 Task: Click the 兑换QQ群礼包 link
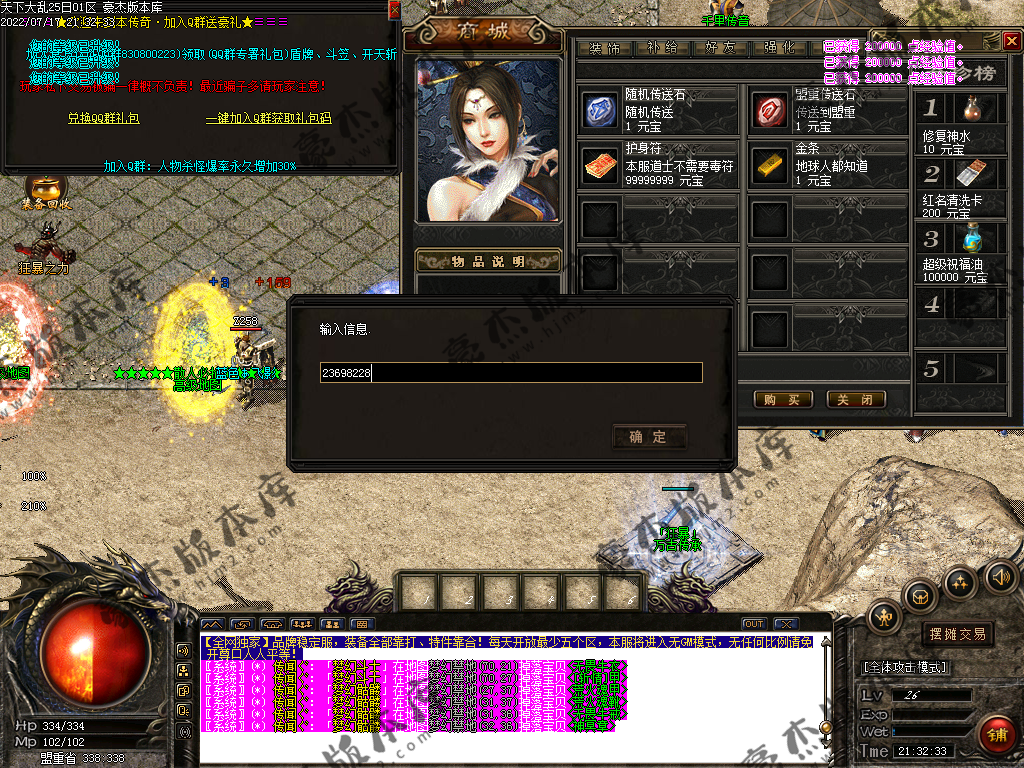pos(103,118)
